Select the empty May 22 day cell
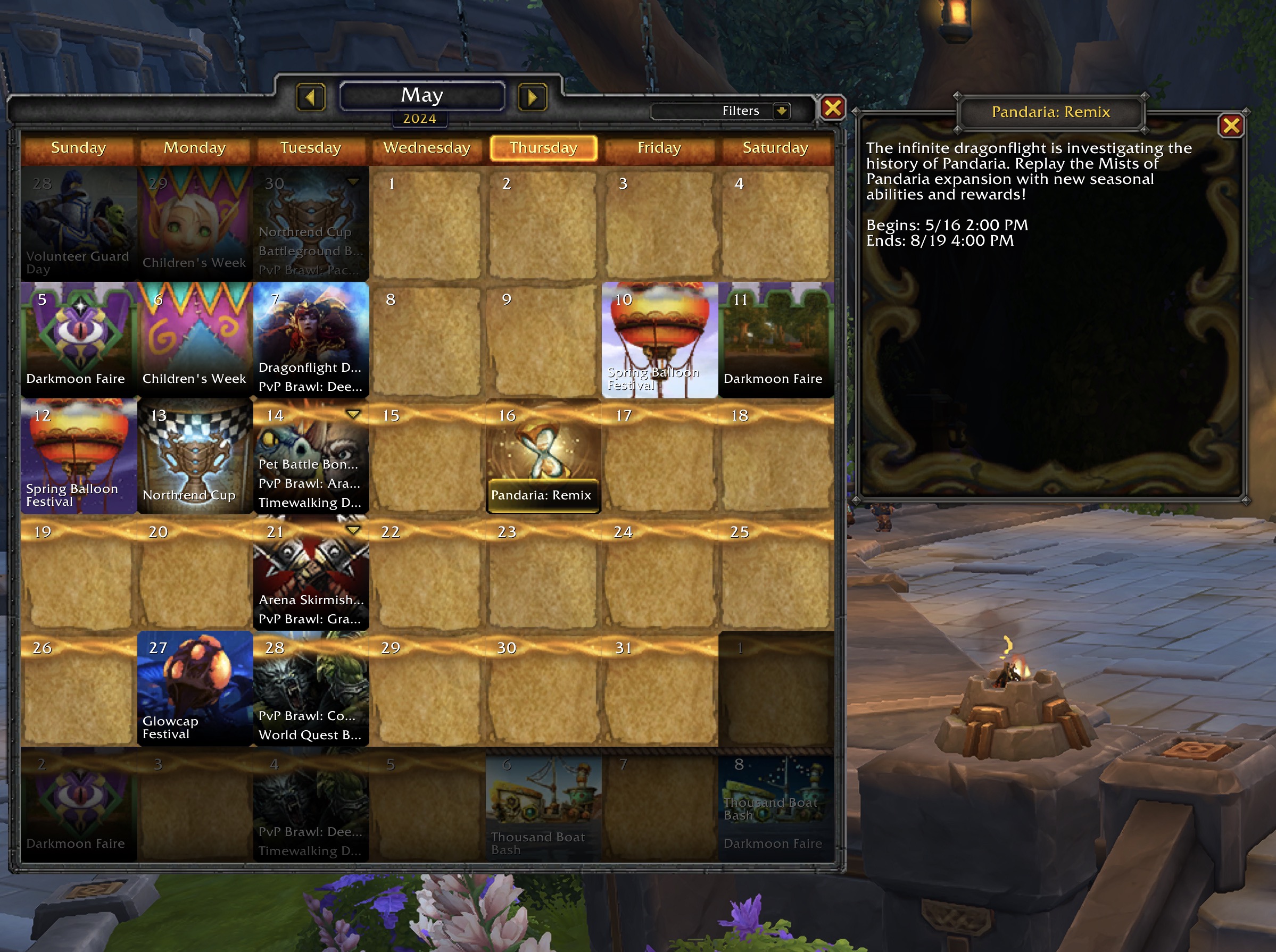 pyautogui.click(x=427, y=577)
